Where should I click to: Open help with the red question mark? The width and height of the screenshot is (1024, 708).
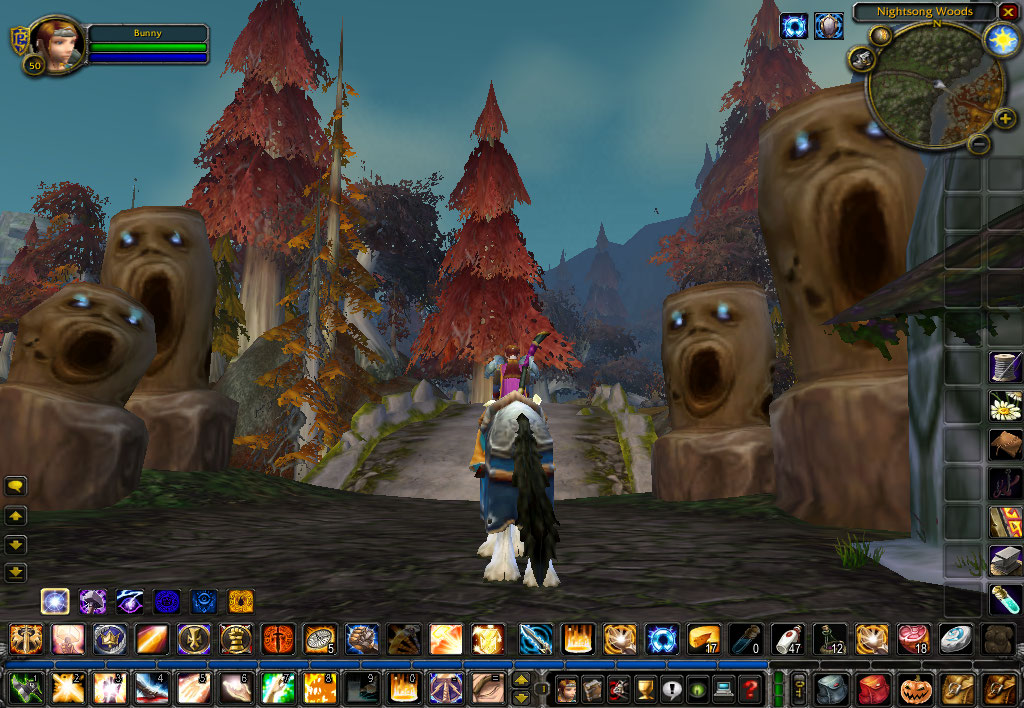coord(750,689)
